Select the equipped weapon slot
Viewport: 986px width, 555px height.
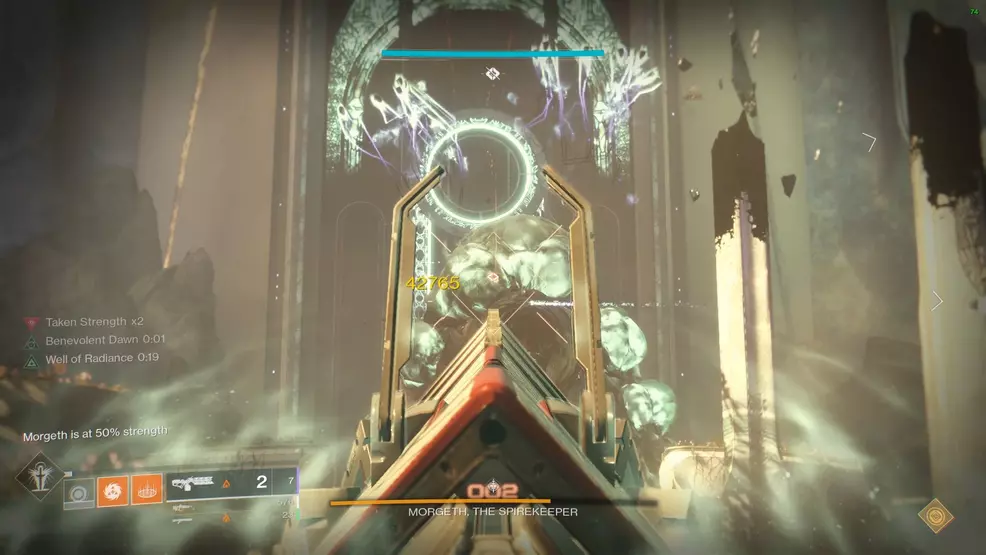tap(230, 482)
